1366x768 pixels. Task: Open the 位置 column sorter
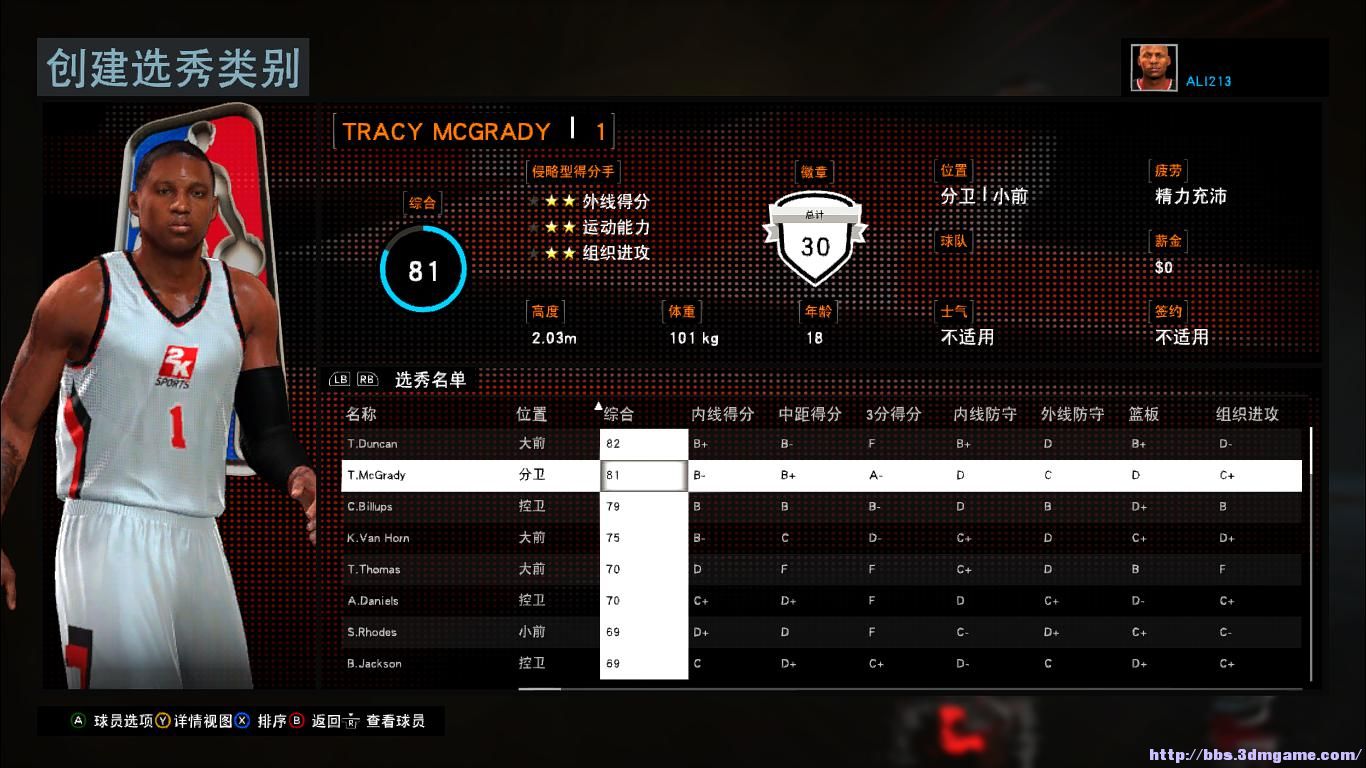pyautogui.click(x=531, y=413)
